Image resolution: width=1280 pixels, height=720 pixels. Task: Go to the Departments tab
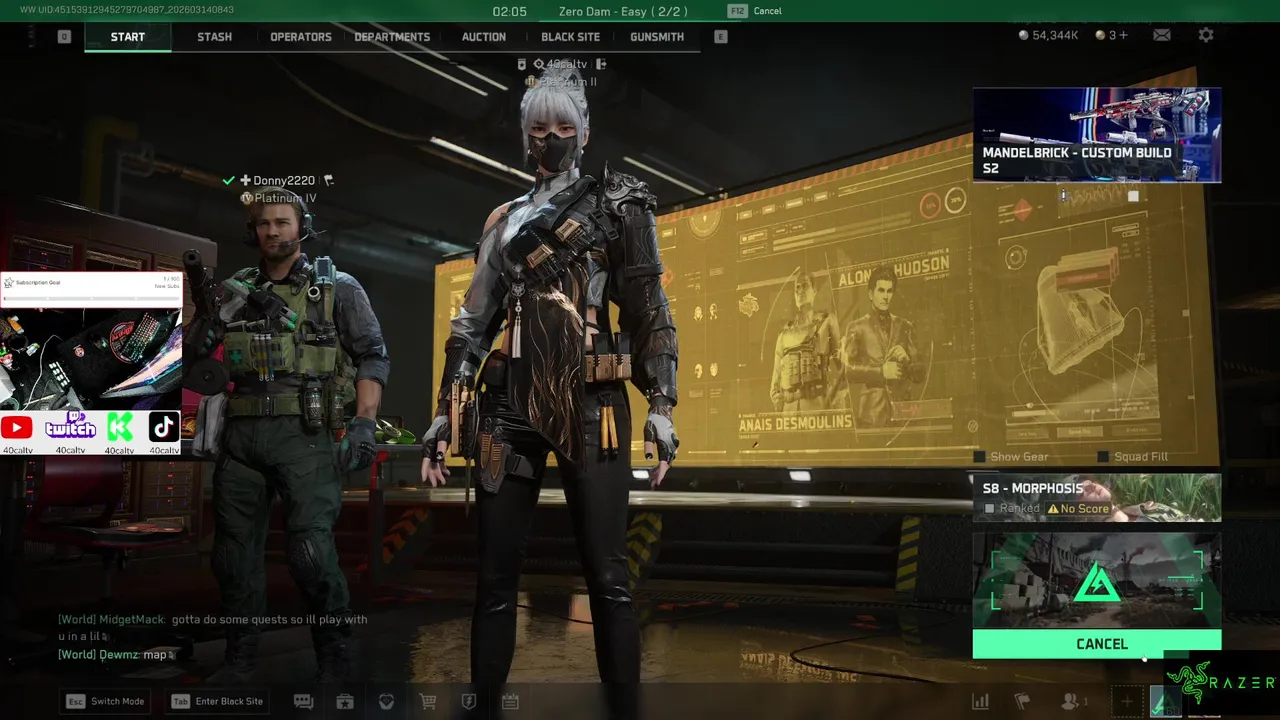[392, 37]
